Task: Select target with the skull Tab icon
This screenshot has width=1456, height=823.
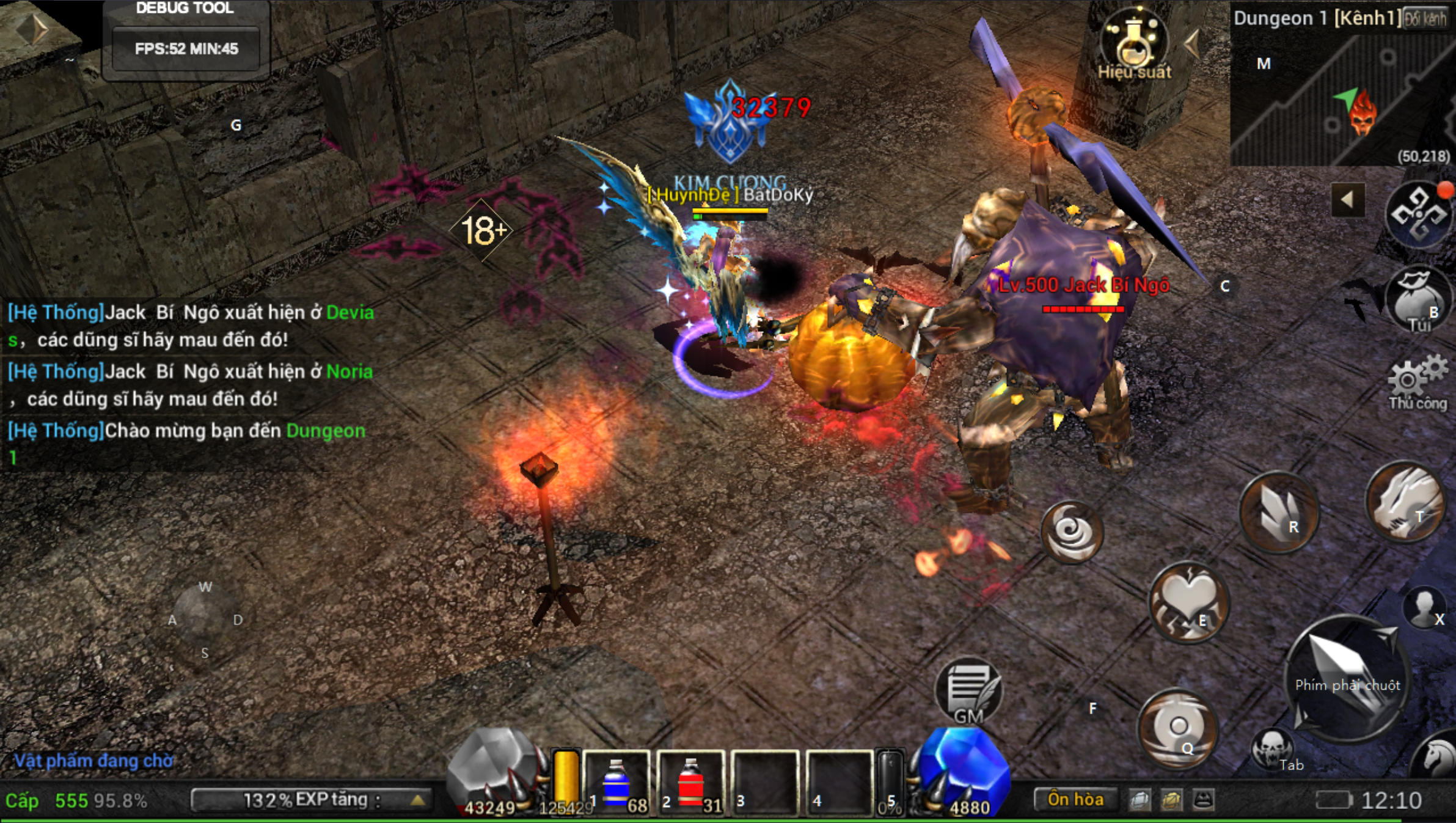Action: click(1272, 748)
